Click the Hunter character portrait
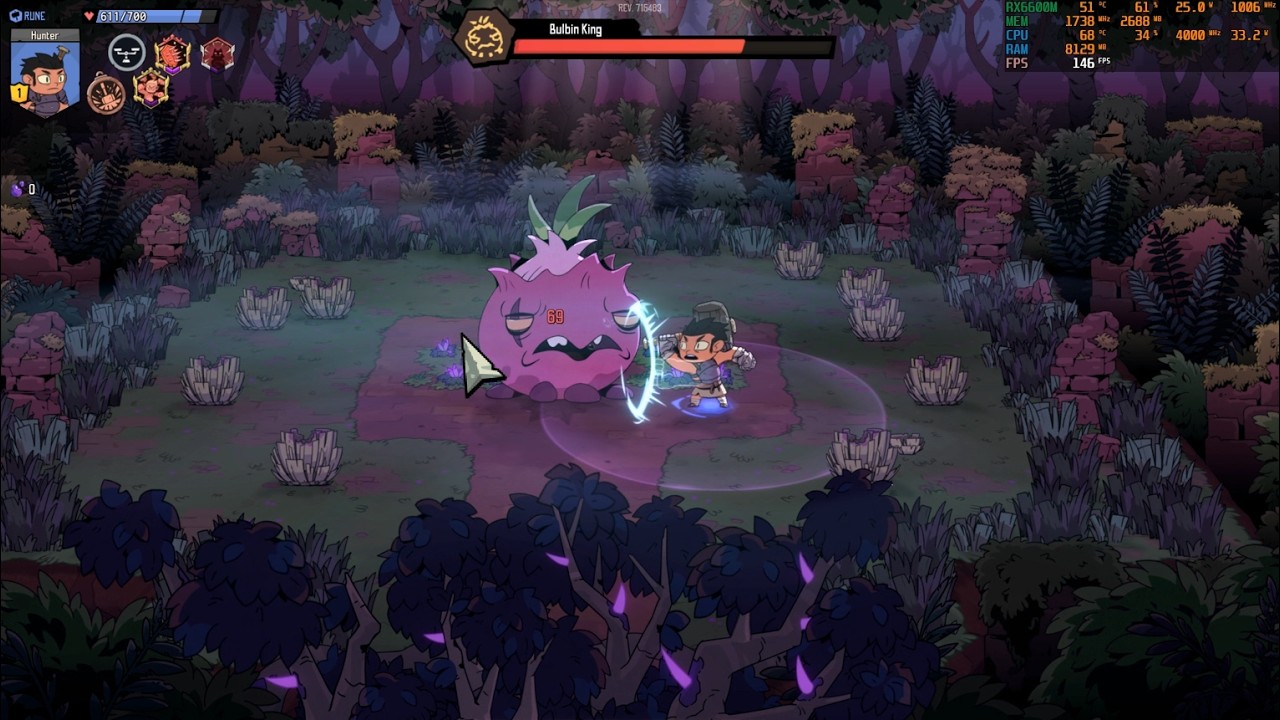 (45, 77)
